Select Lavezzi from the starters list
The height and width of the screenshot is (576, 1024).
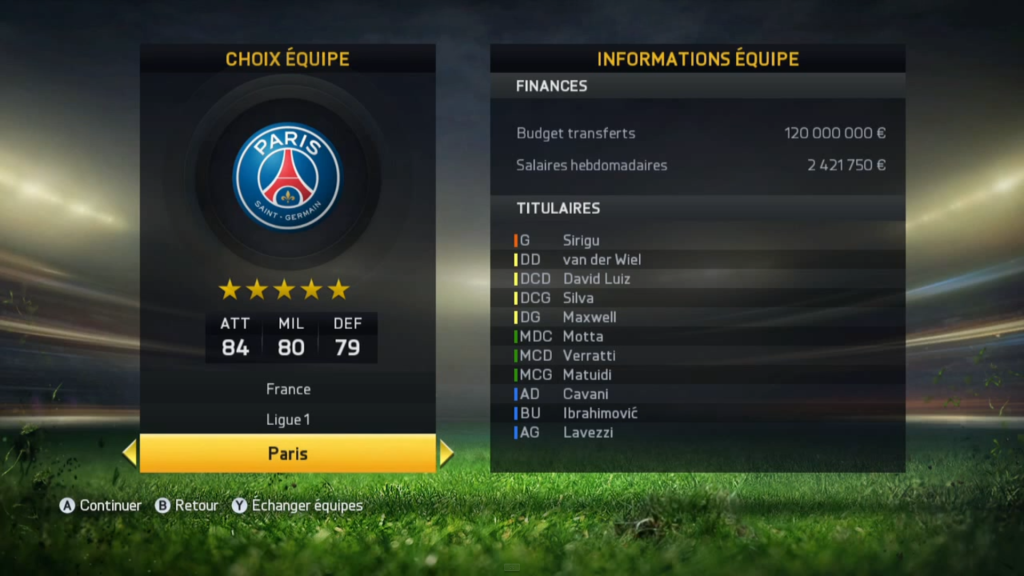(x=588, y=432)
